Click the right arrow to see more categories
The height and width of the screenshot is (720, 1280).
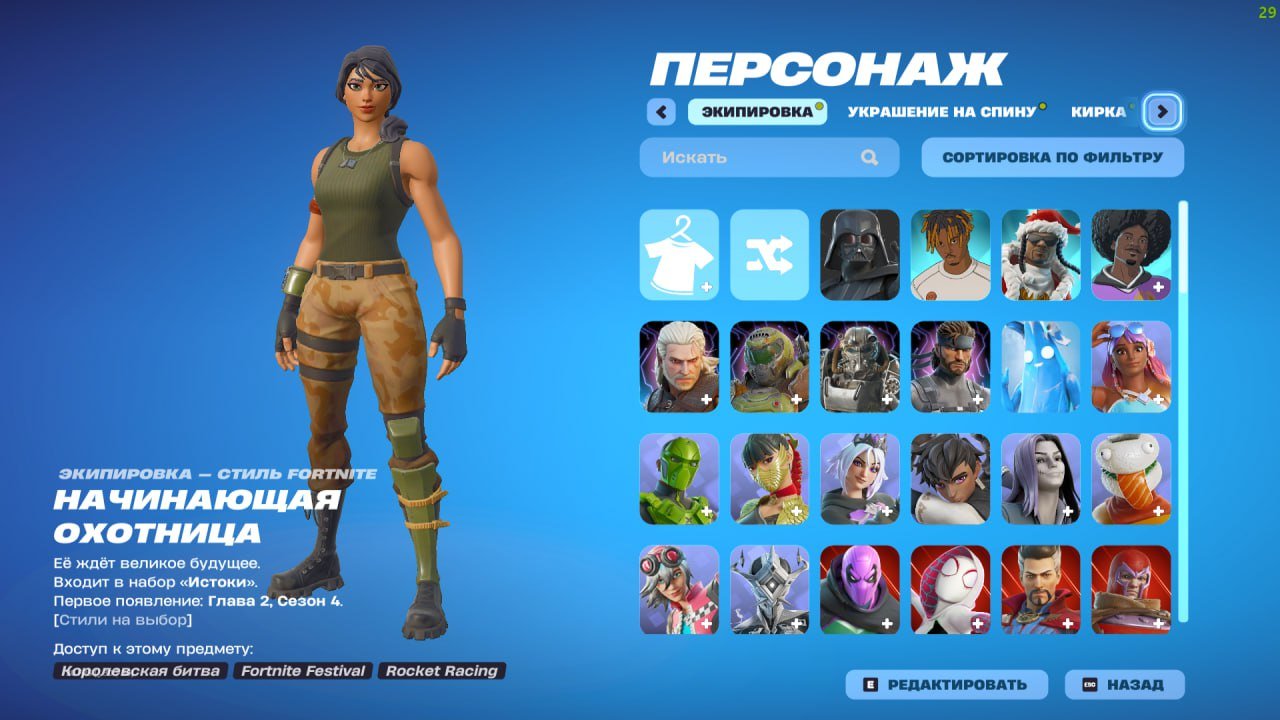point(1161,112)
